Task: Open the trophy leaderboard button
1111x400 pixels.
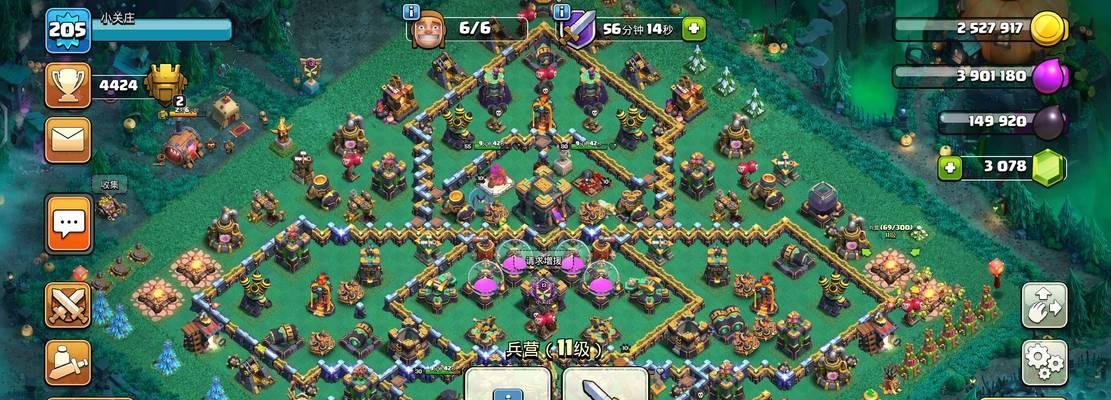Action: click(68, 87)
